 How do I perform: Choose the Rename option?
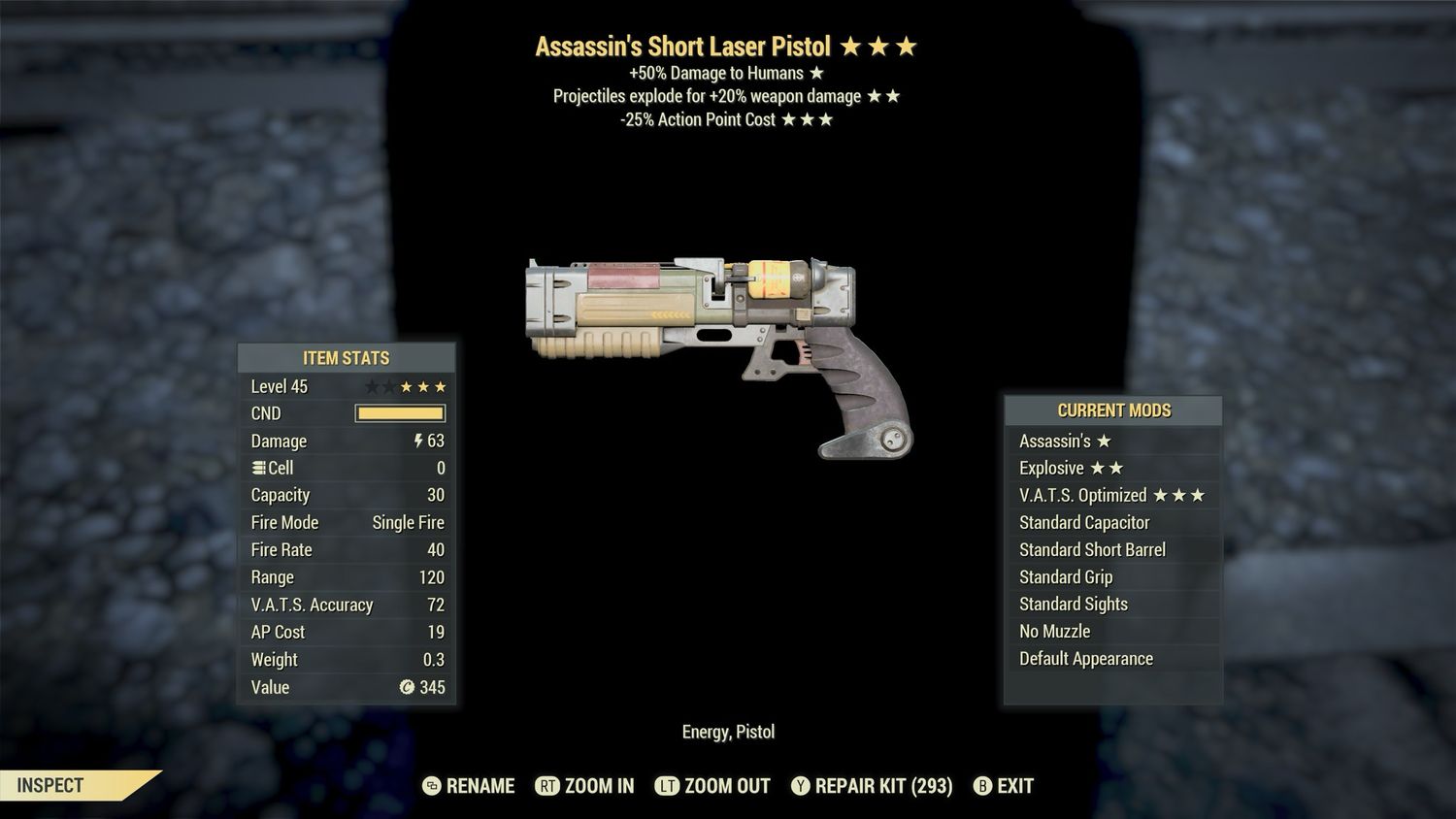(470, 786)
